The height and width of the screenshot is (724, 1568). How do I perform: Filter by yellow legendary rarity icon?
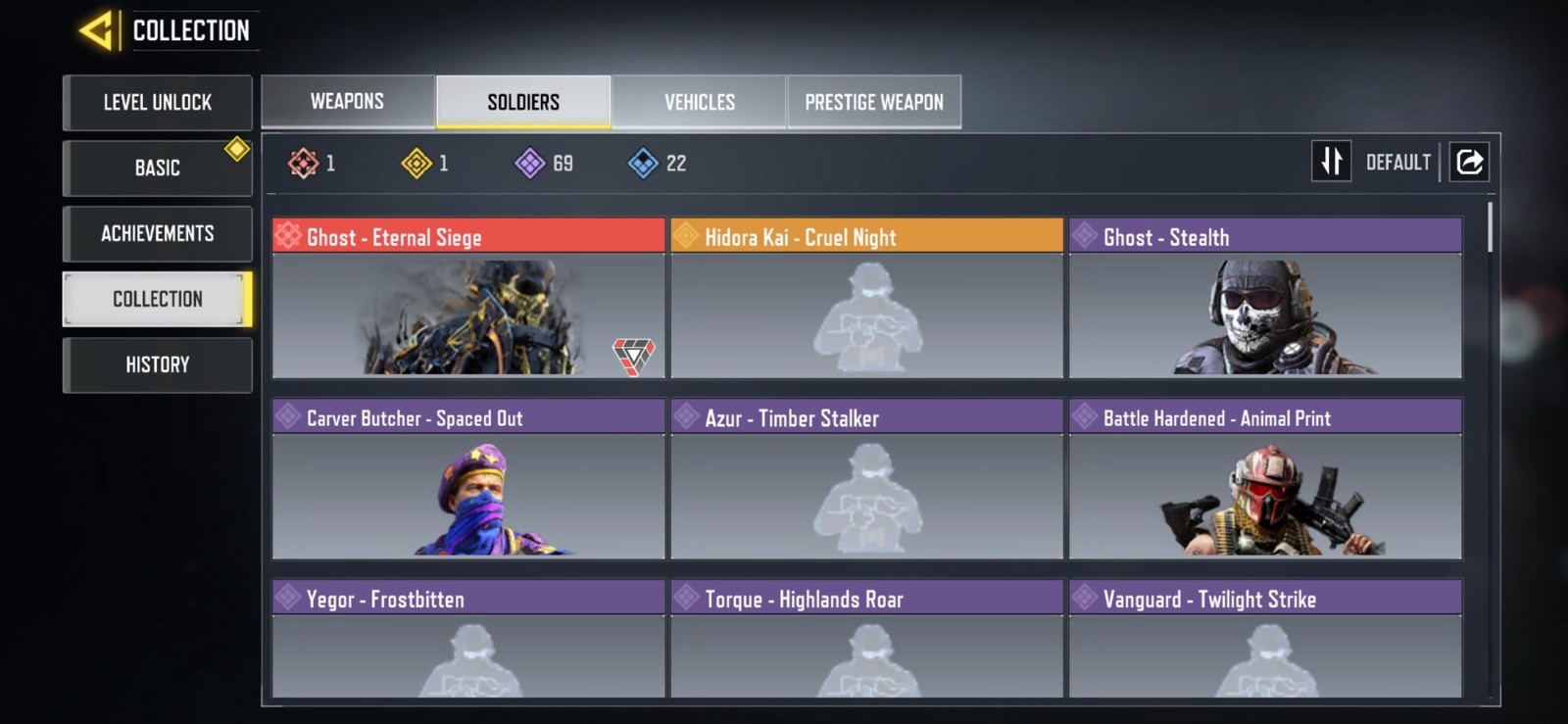(416, 163)
